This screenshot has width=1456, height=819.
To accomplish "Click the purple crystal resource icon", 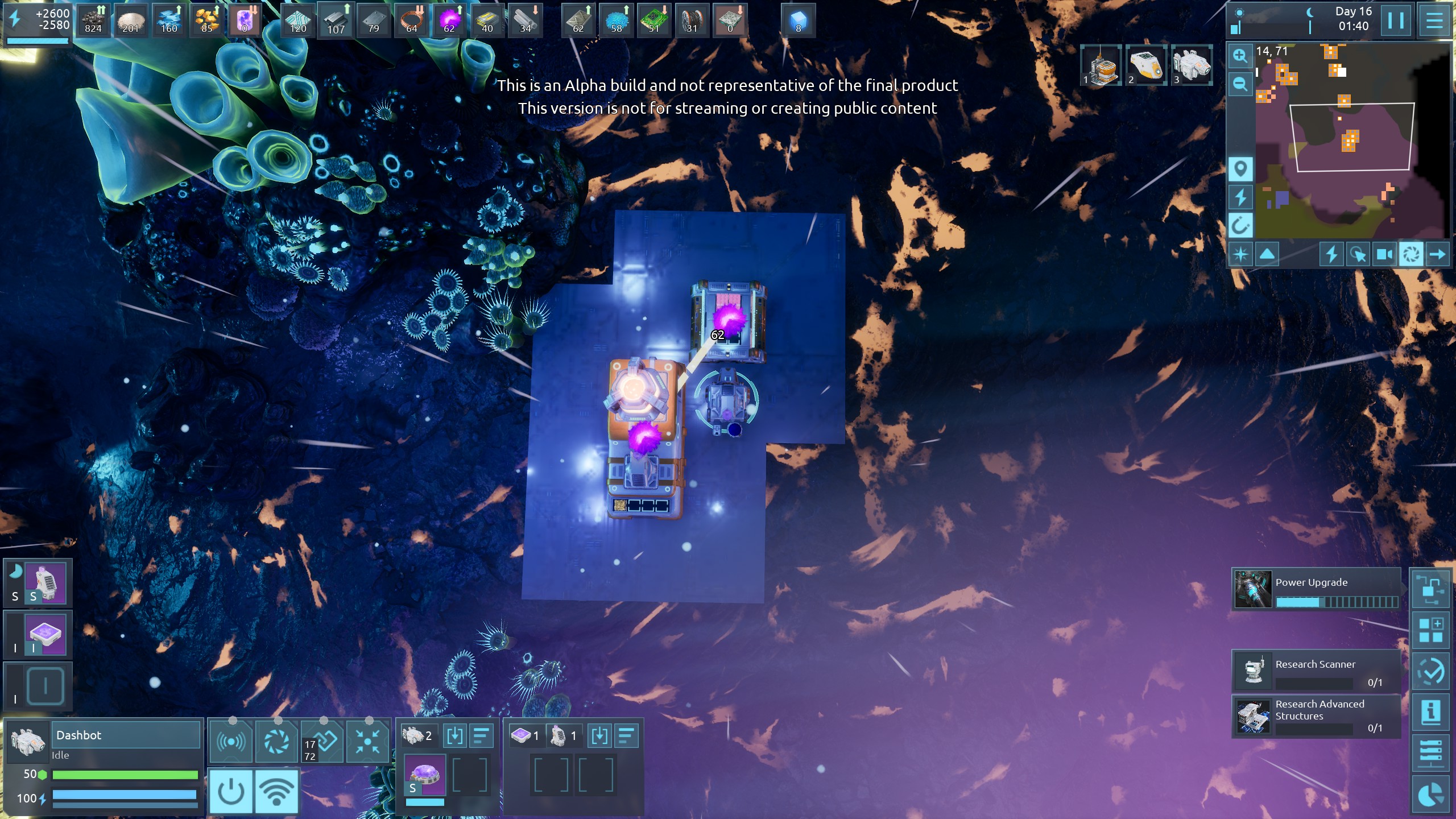I will [x=245, y=20].
